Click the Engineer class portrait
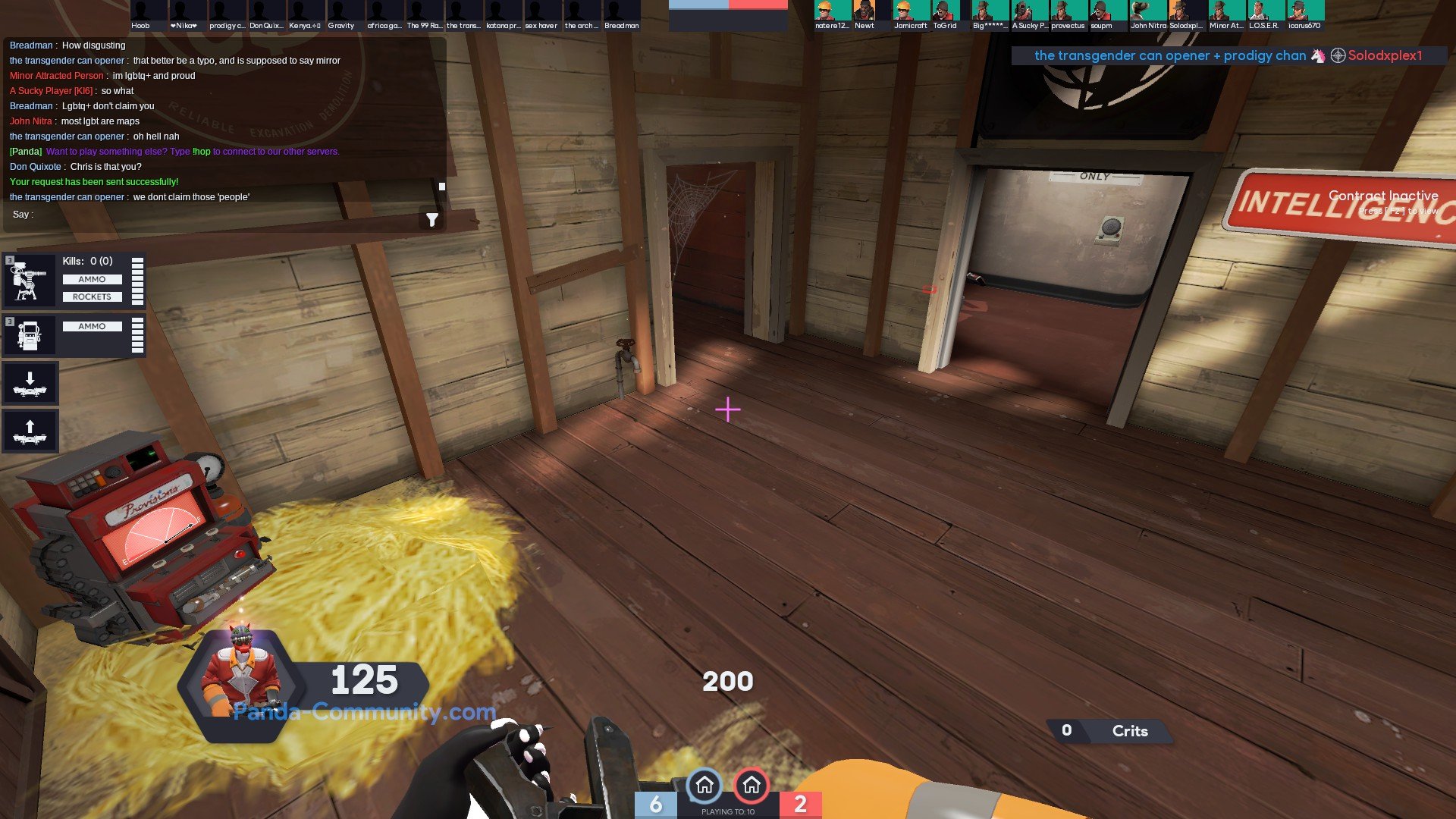Image resolution: width=1456 pixels, height=819 pixels. click(x=243, y=676)
